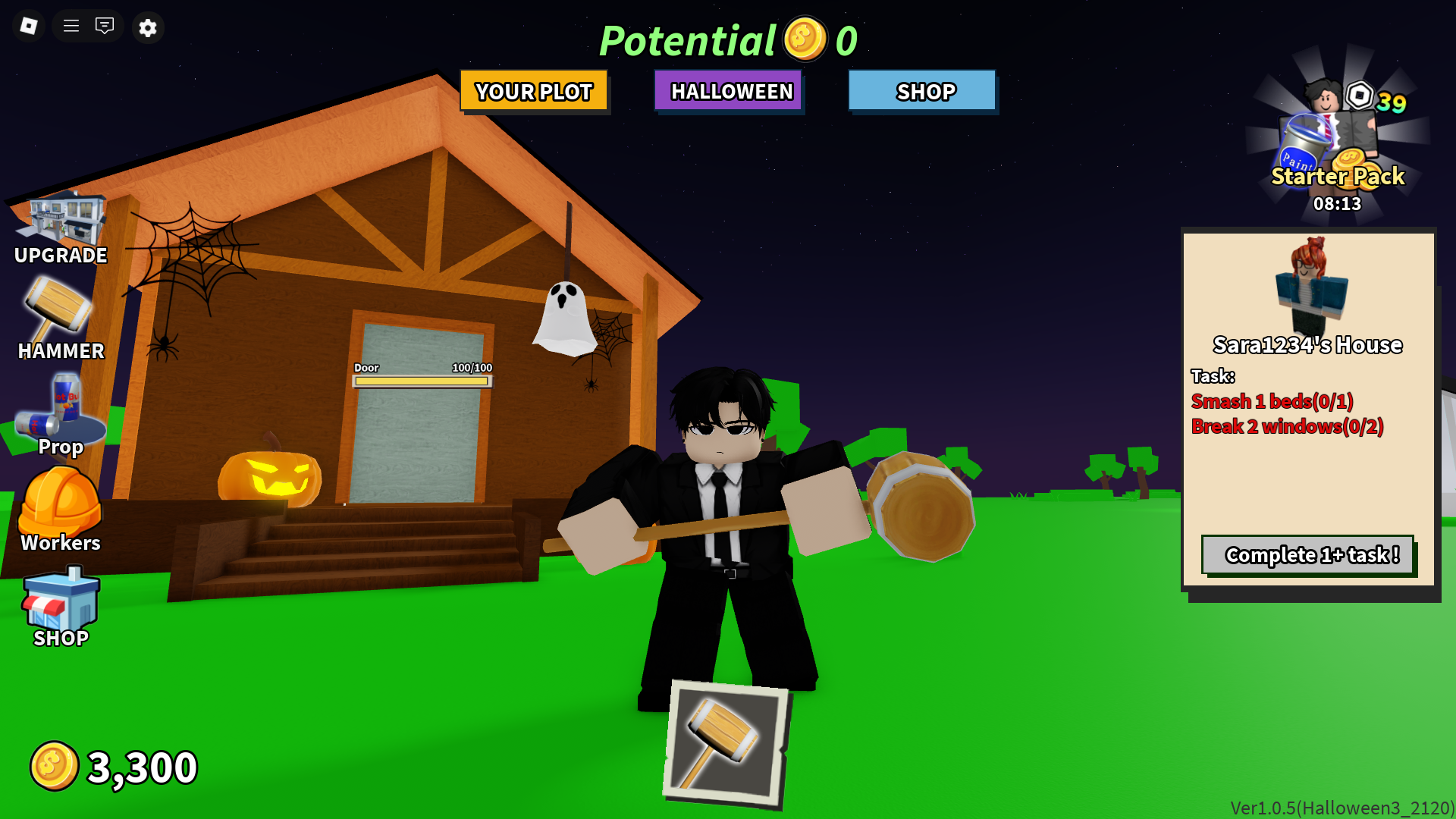Viewport: 1456px width, 819px height.
Task: Switch to the HALLOWEEN tab
Action: 729,91
